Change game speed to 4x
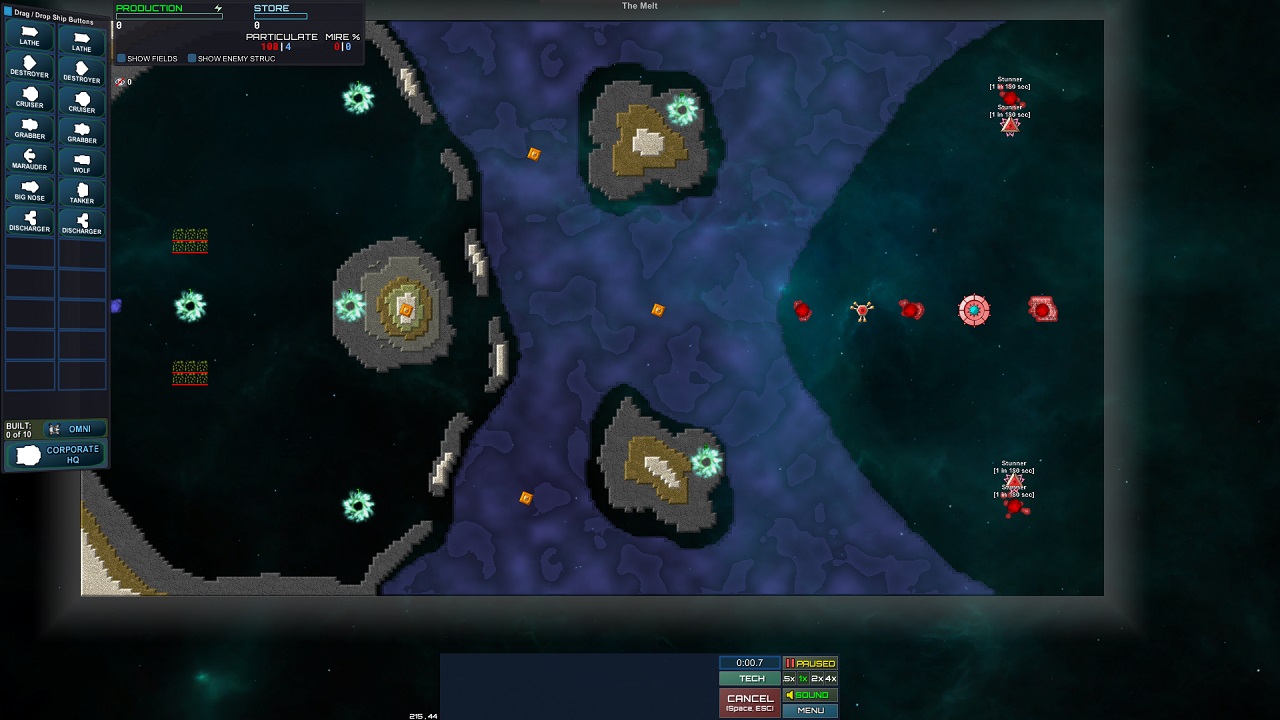Viewport: 1280px width, 720px height. (x=830, y=679)
